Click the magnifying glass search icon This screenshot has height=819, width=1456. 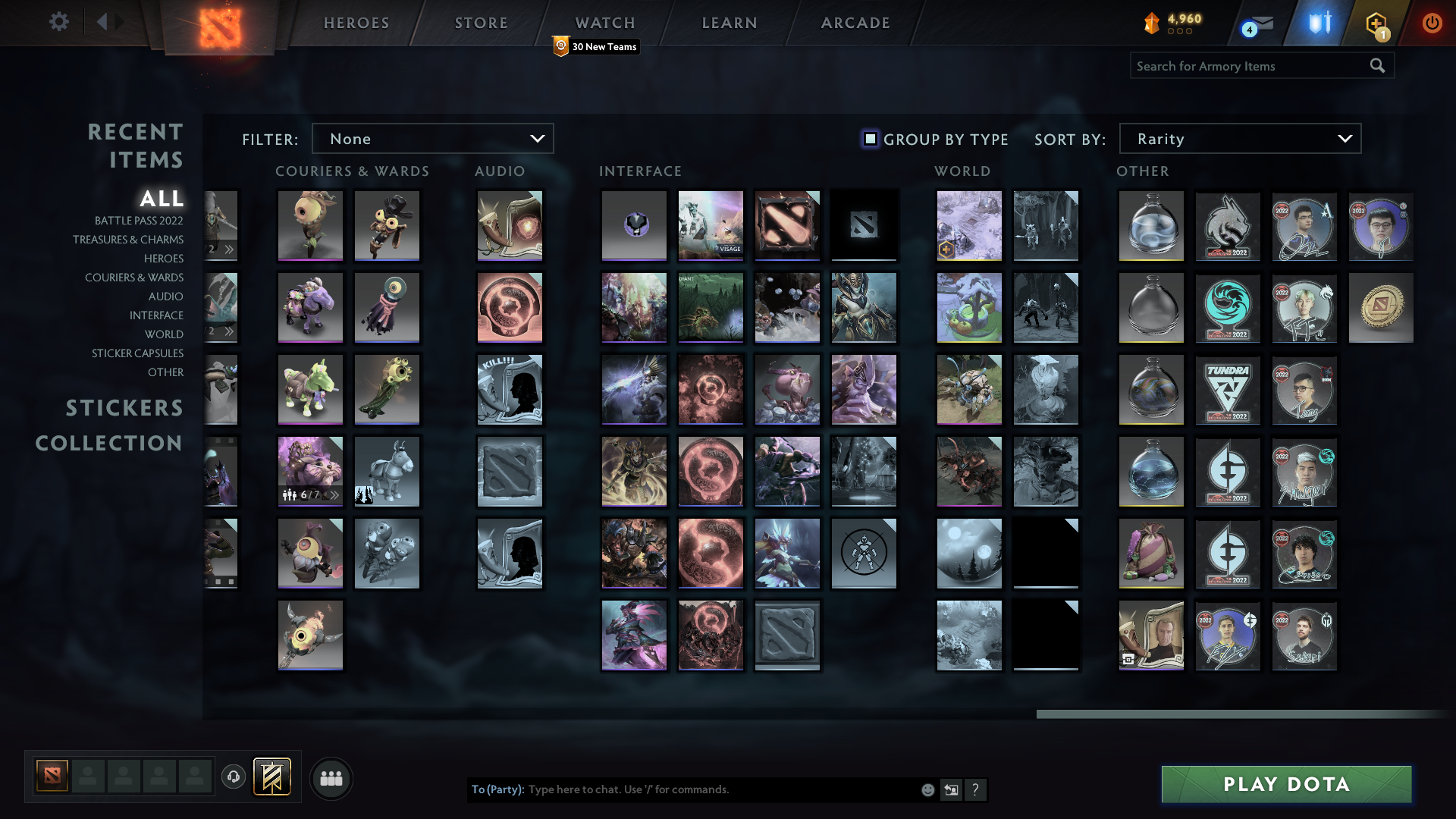click(1377, 66)
